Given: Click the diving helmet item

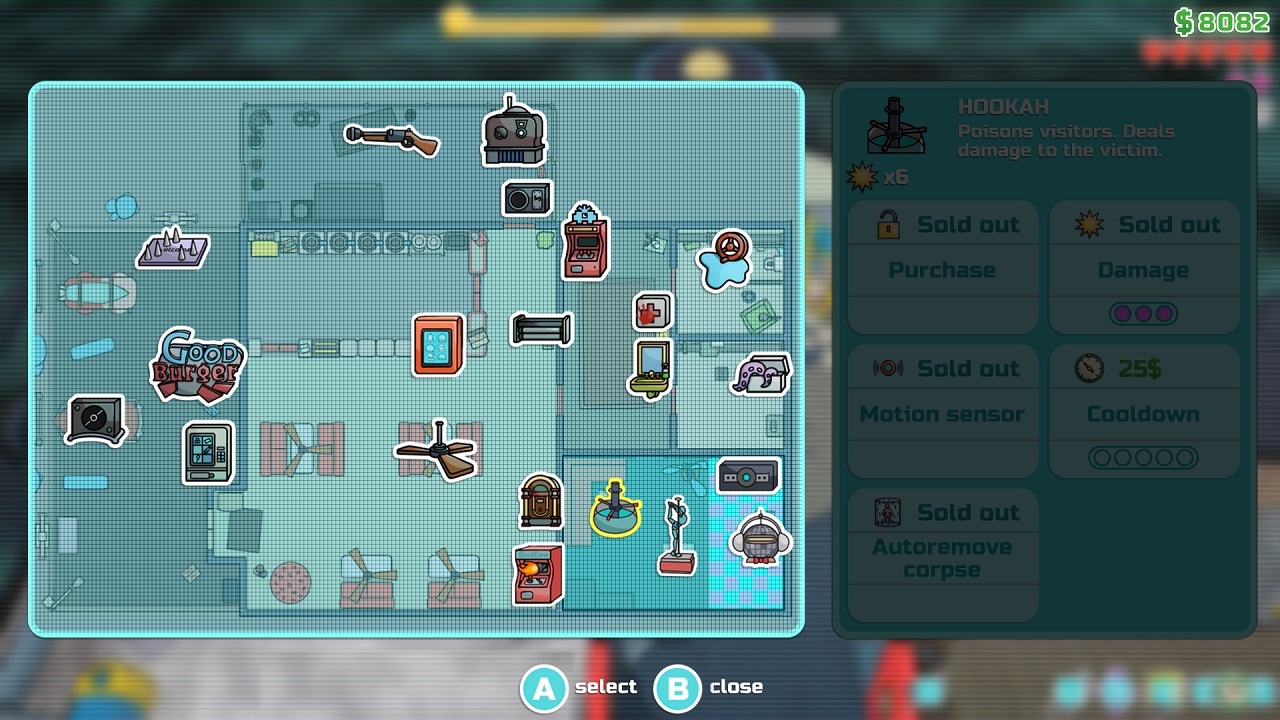Looking at the screenshot, I should coord(758,540).
